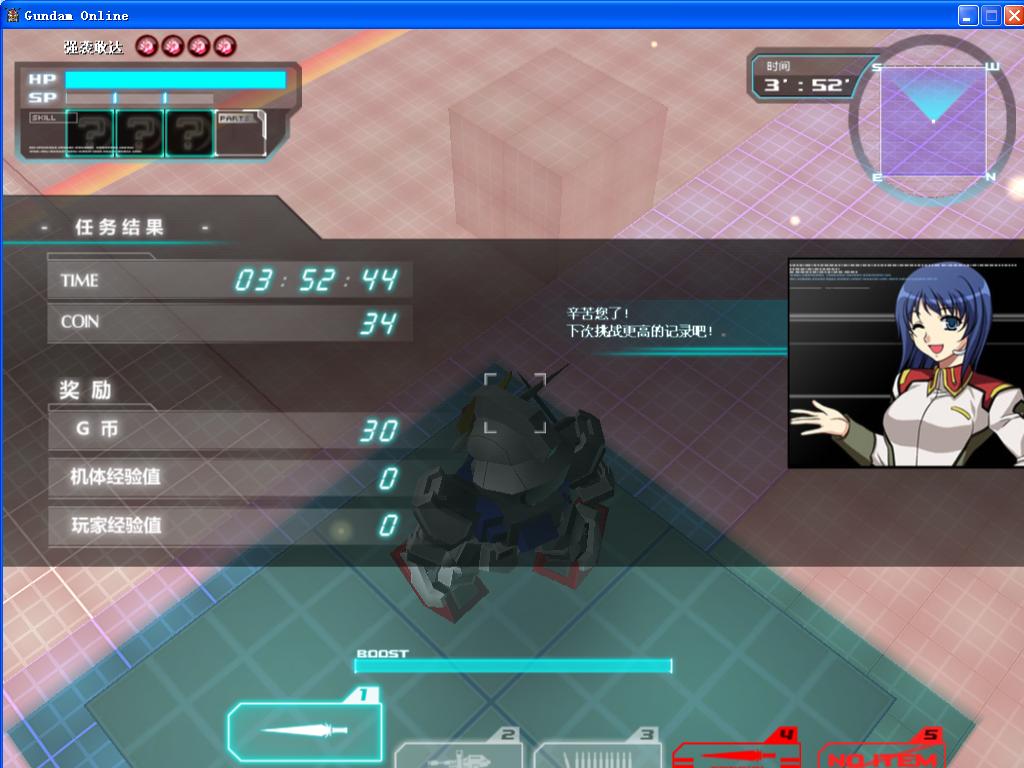This screenshot has height=768, width=1024.
Task: Minimize the Gundam Online window
Action: 967,15
